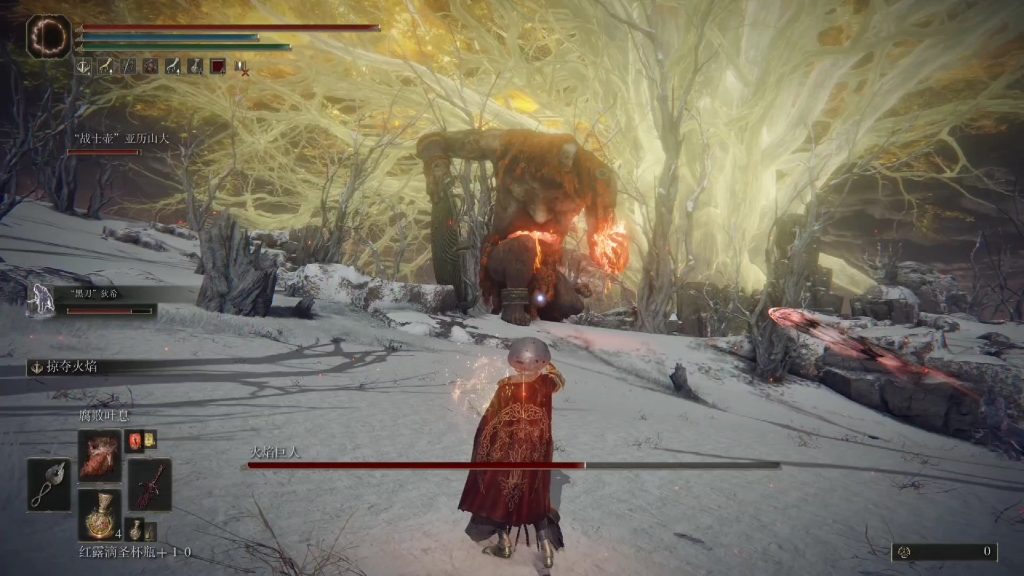Click the 掠夺火焰 skill notification

70,368
